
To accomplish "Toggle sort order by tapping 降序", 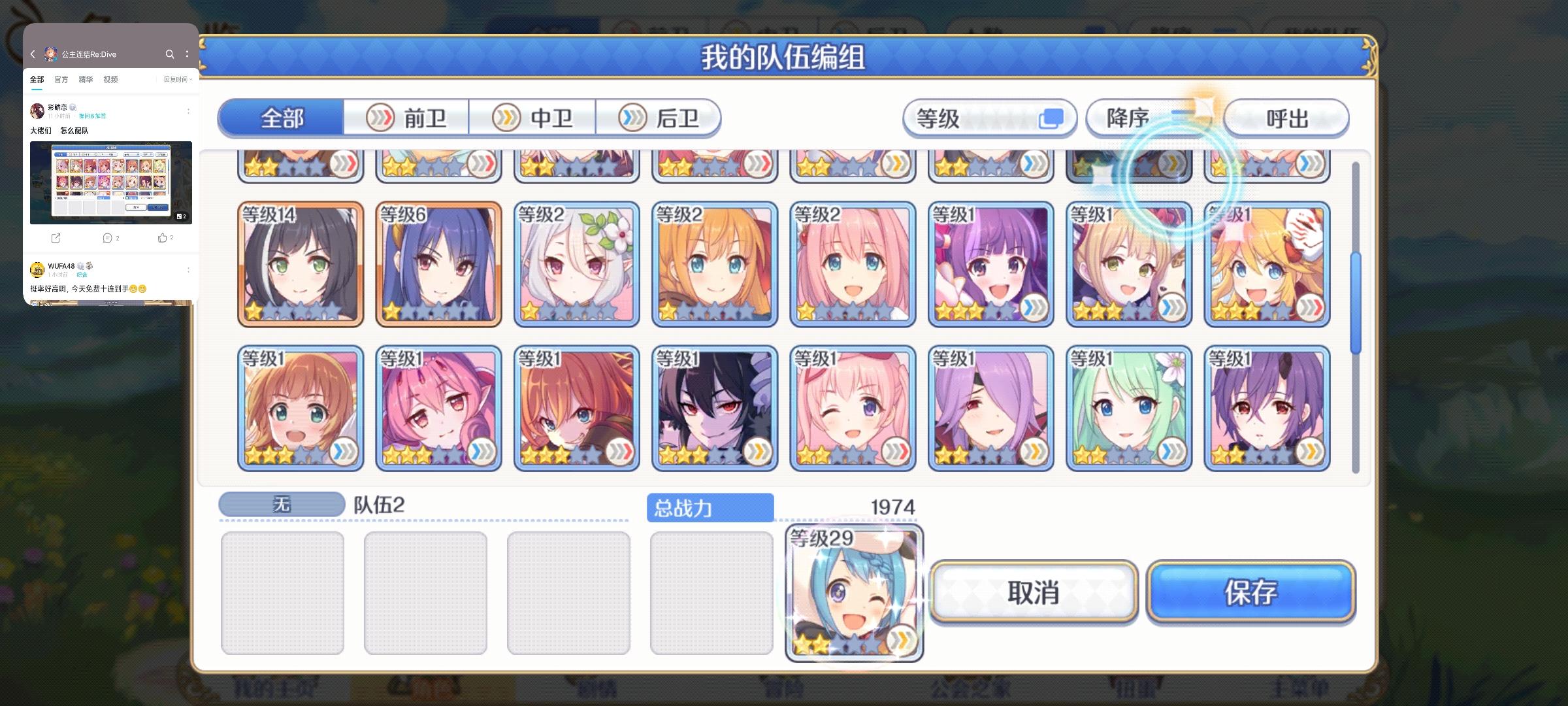I will click(1127, 118).
